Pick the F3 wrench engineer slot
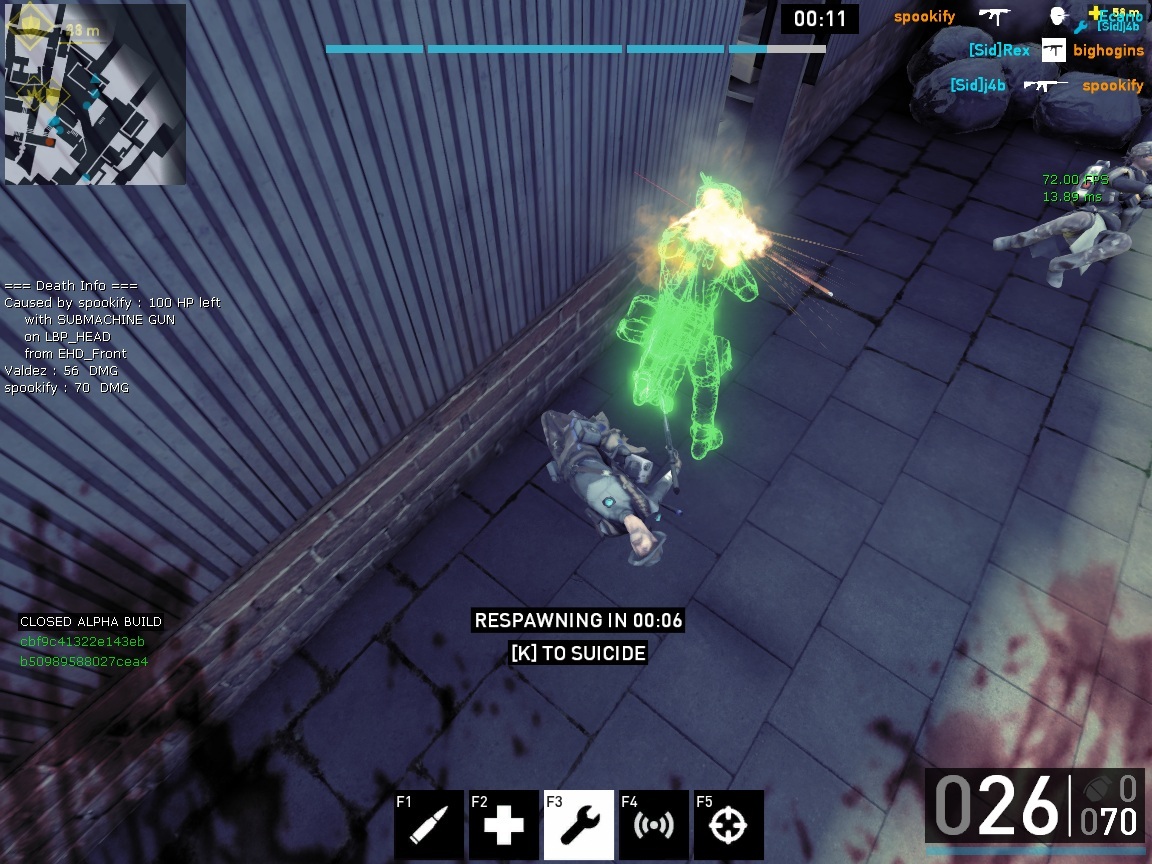Image resolution: width=1152 pixels, height=864 pixels. [579, 825]
